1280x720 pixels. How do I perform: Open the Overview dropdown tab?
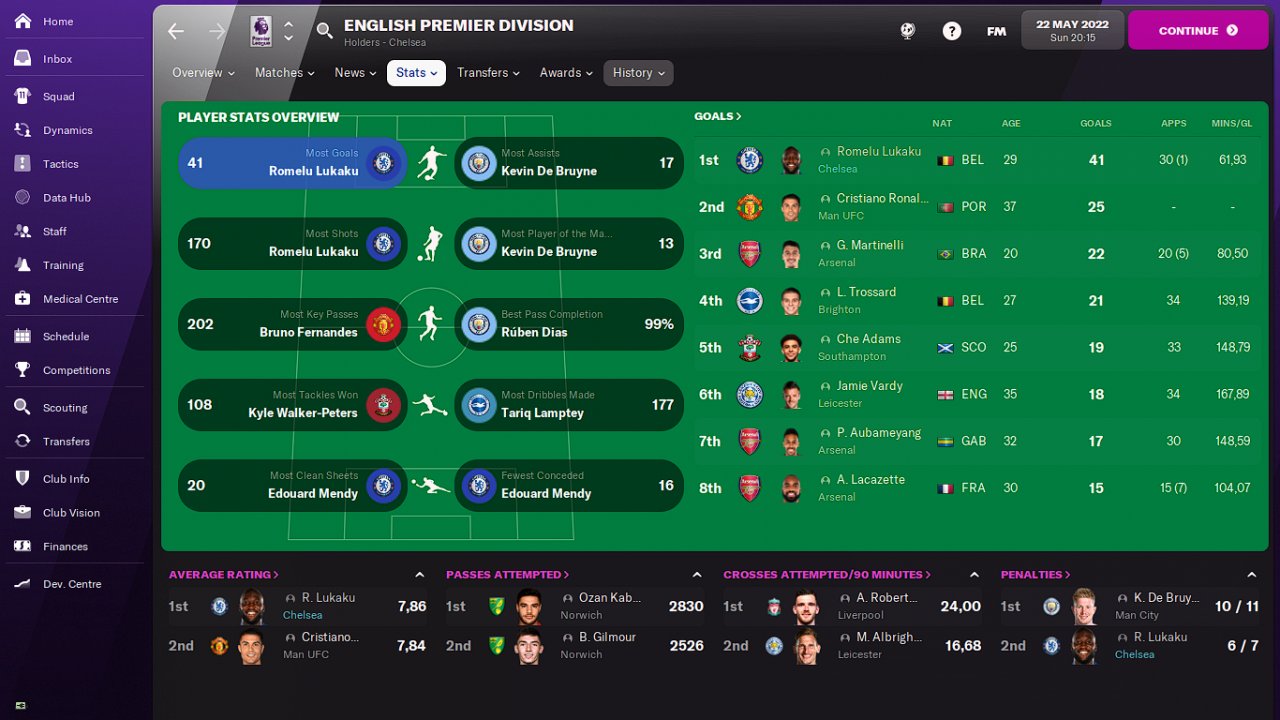203,73
